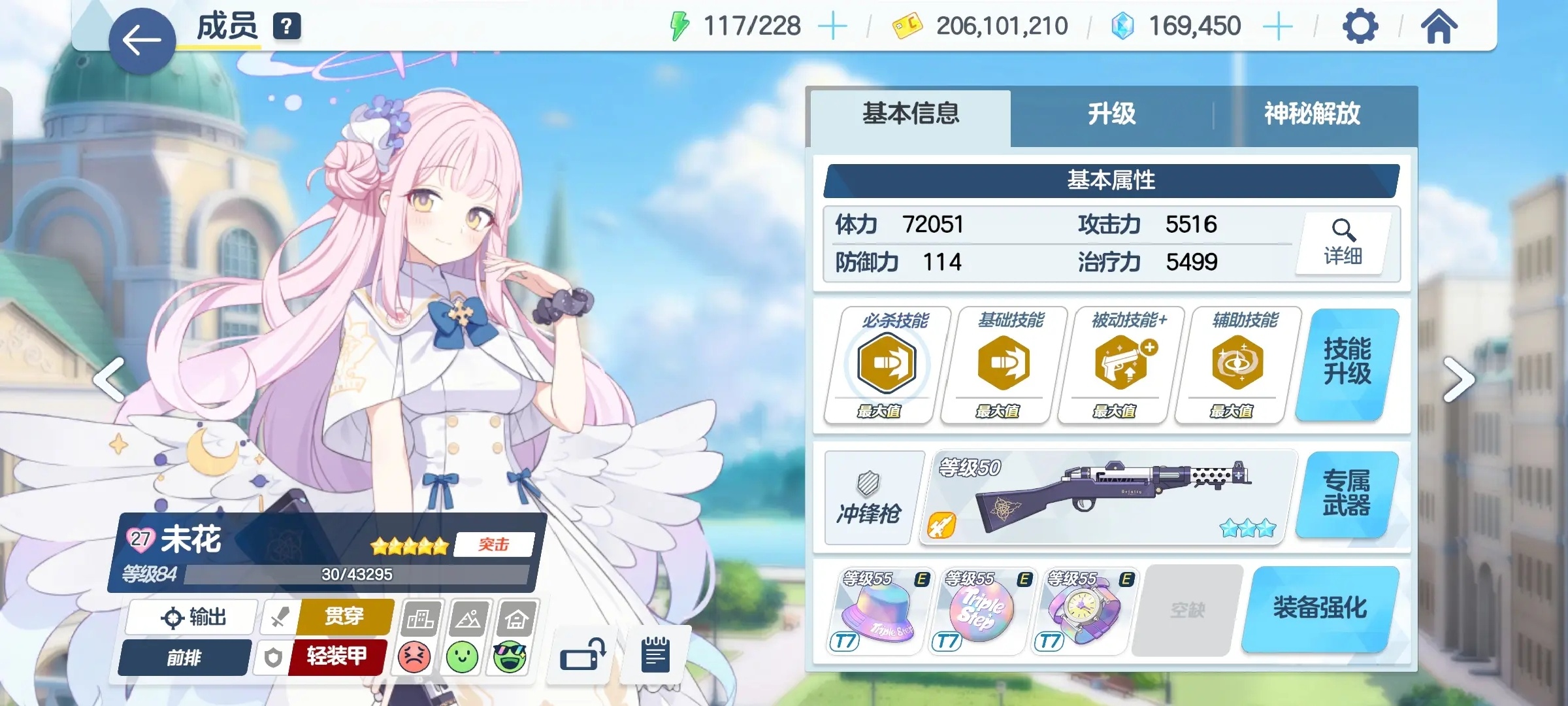Viewport: 1568px width, 706px height.
Task: Switch to the 升级 tab
Action: click(x=1111, y=114)
